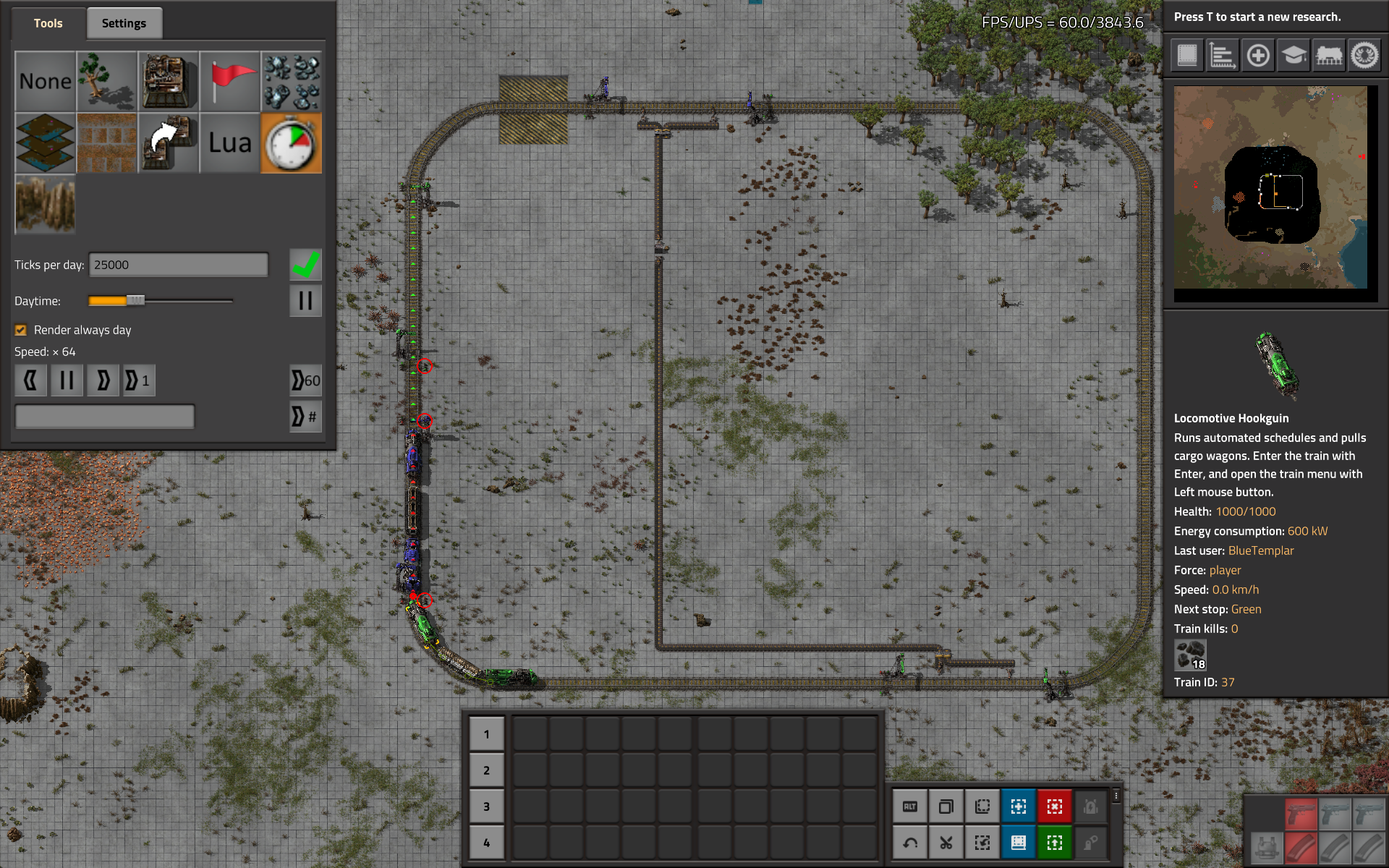Activate the scissors cut tool
This screenshot has height=868, width=1389.
click(946, 843)
